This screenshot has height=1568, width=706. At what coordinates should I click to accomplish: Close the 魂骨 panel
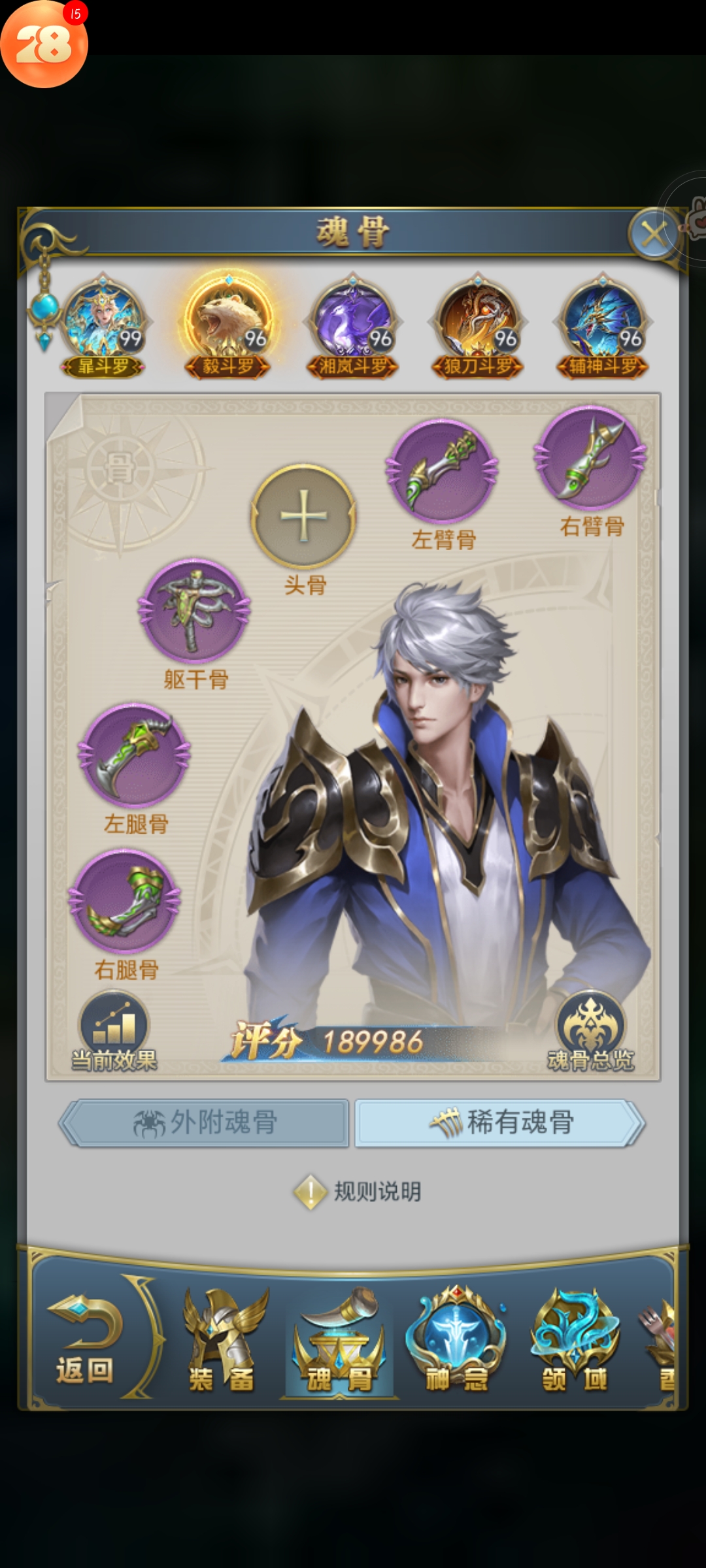click(x=653, y=233)
